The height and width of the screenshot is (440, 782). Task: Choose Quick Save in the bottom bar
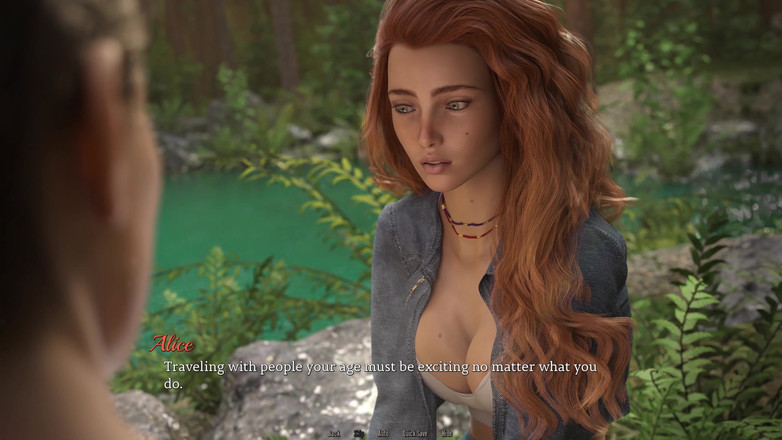(x=415, y=433)
